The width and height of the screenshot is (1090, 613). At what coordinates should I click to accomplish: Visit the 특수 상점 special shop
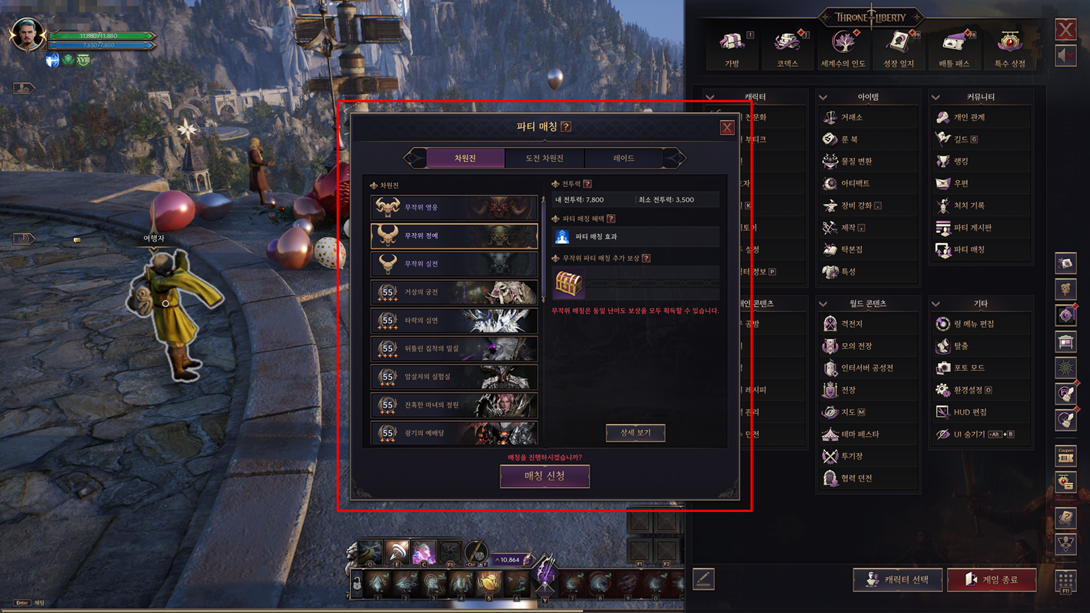click(x=1009, y=48)
